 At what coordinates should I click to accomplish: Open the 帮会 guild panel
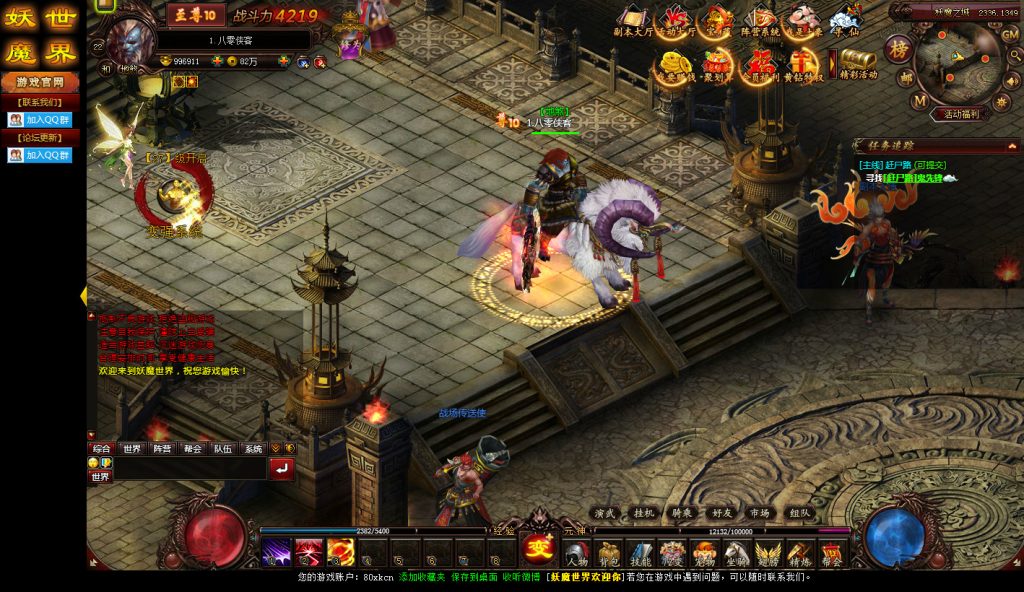point(831,553)
